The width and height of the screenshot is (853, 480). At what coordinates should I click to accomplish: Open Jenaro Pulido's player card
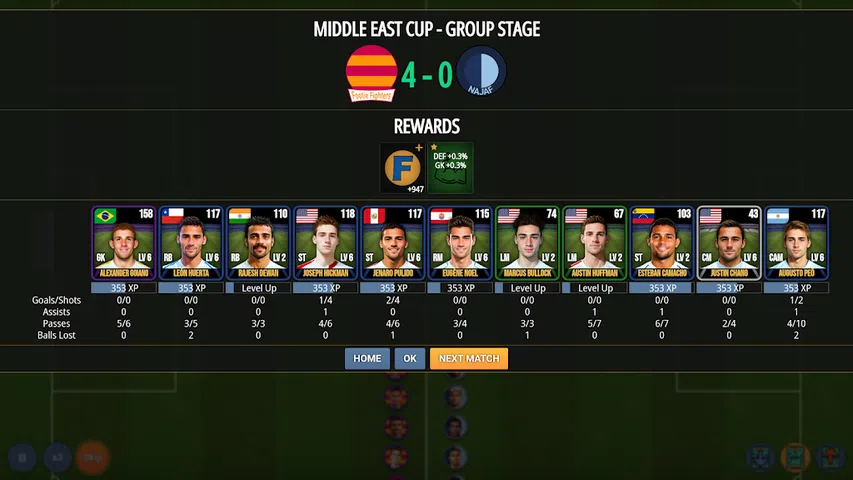[x=393, y=243]
